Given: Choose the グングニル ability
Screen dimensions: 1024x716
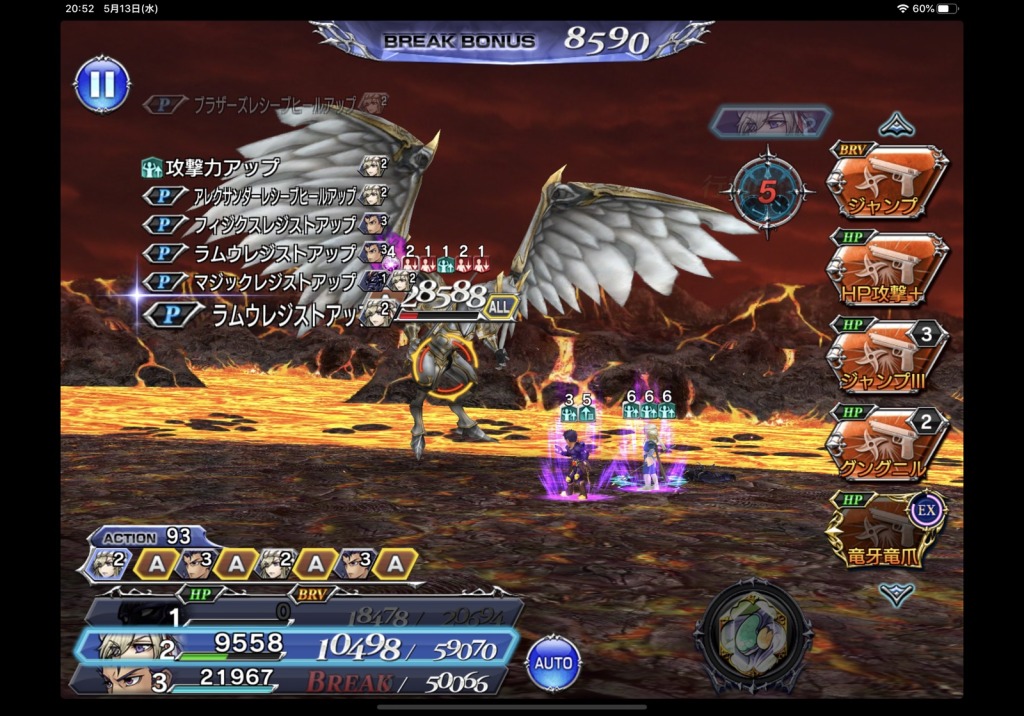Looking at the screenshot, I should pos(886,443).
